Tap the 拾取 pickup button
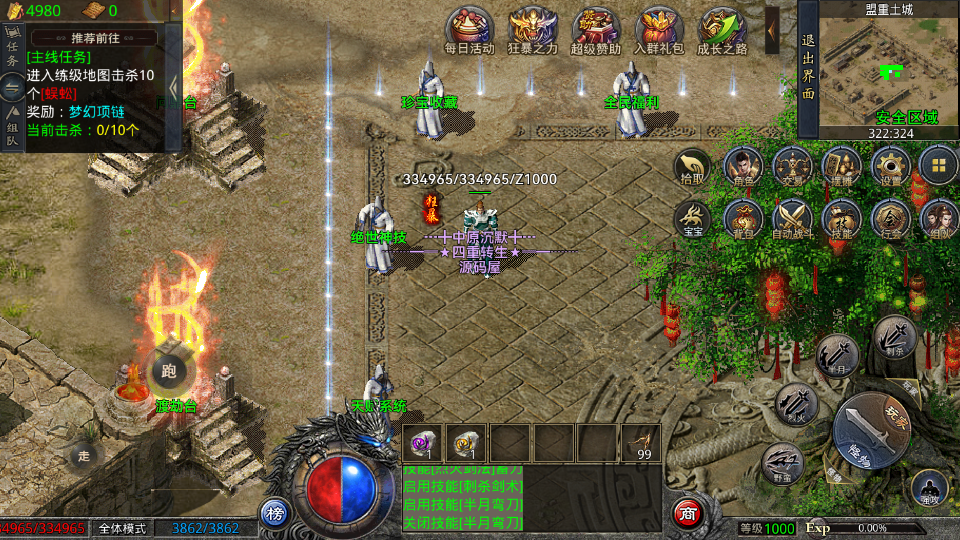Image resolution: width=960 pixels, height=540 pixels. tap(692, 167)
